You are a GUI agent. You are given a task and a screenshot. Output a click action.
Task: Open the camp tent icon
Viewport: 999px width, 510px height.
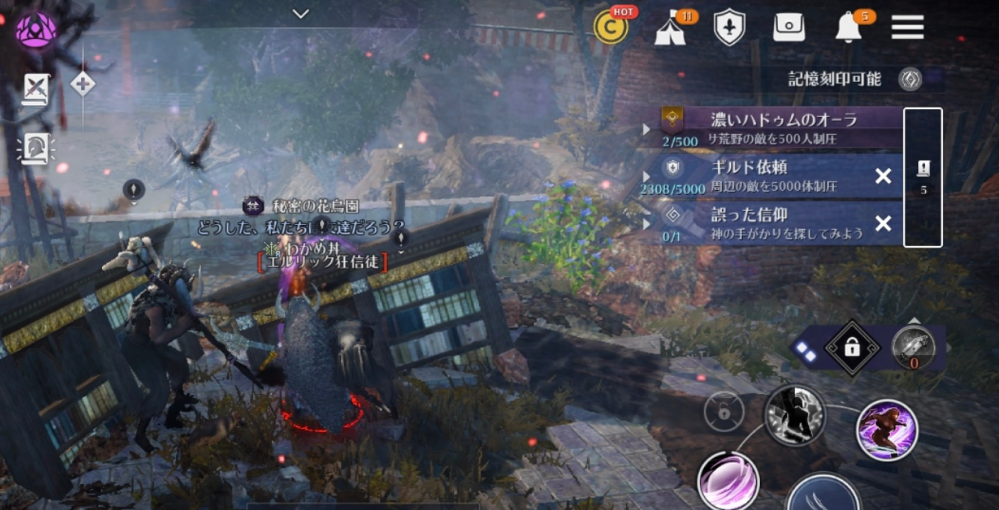click(670, 29)
